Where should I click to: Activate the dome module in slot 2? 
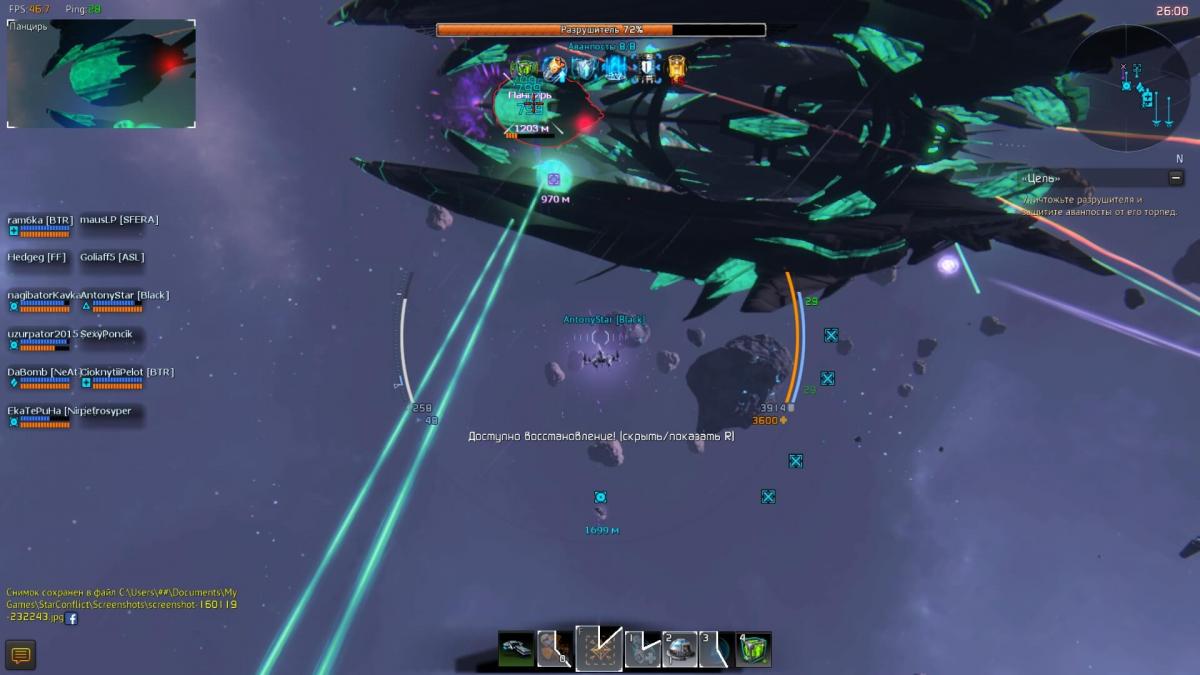(x=680, y=650)
